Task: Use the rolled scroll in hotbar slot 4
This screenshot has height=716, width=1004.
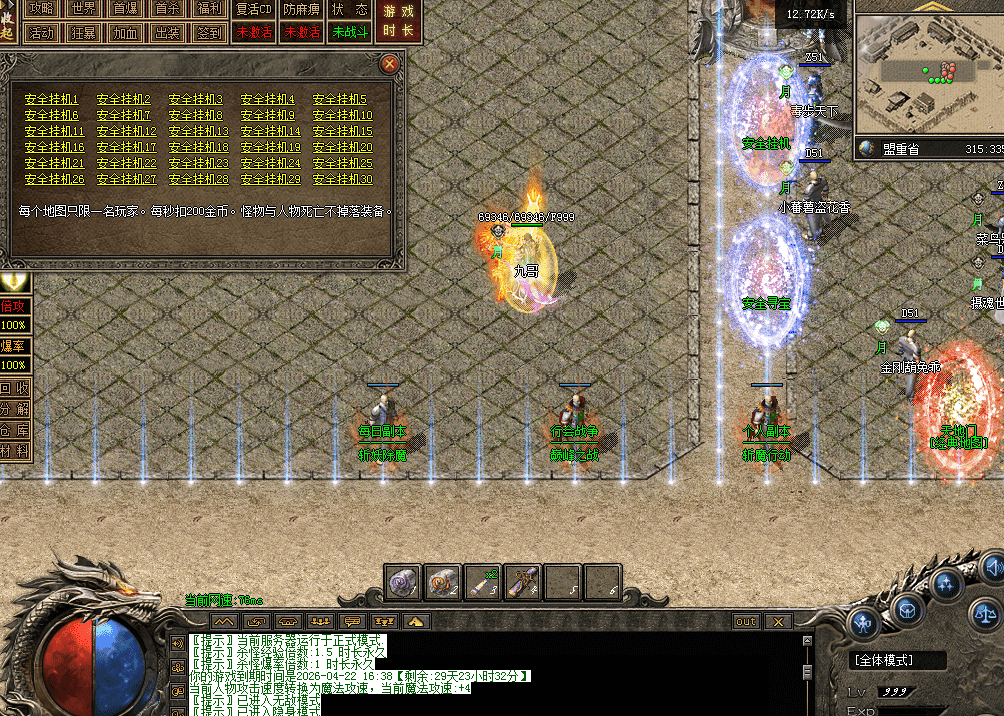Action: [522, 582]
